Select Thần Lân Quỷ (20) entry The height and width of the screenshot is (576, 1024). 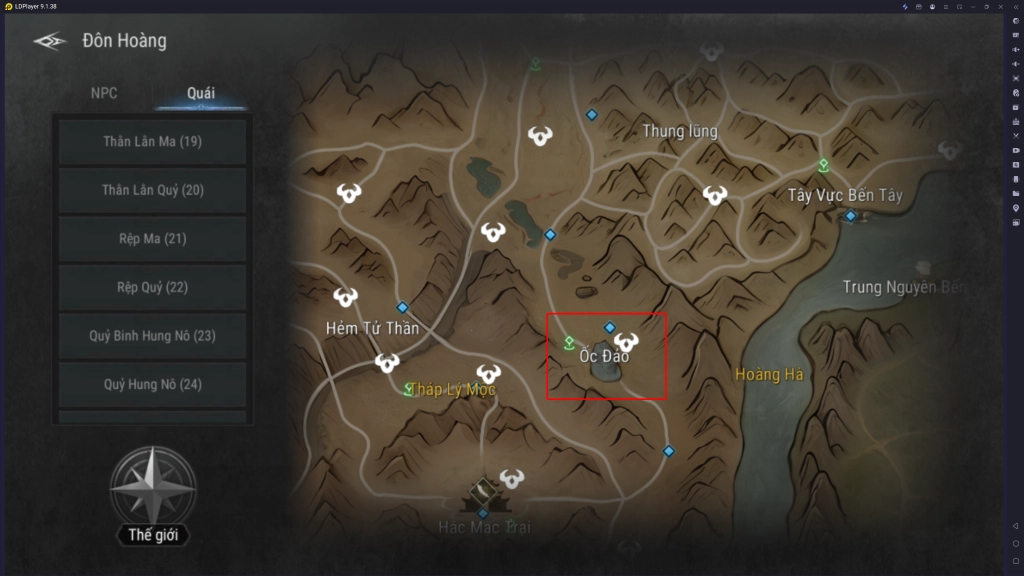[x=152, y=190]
